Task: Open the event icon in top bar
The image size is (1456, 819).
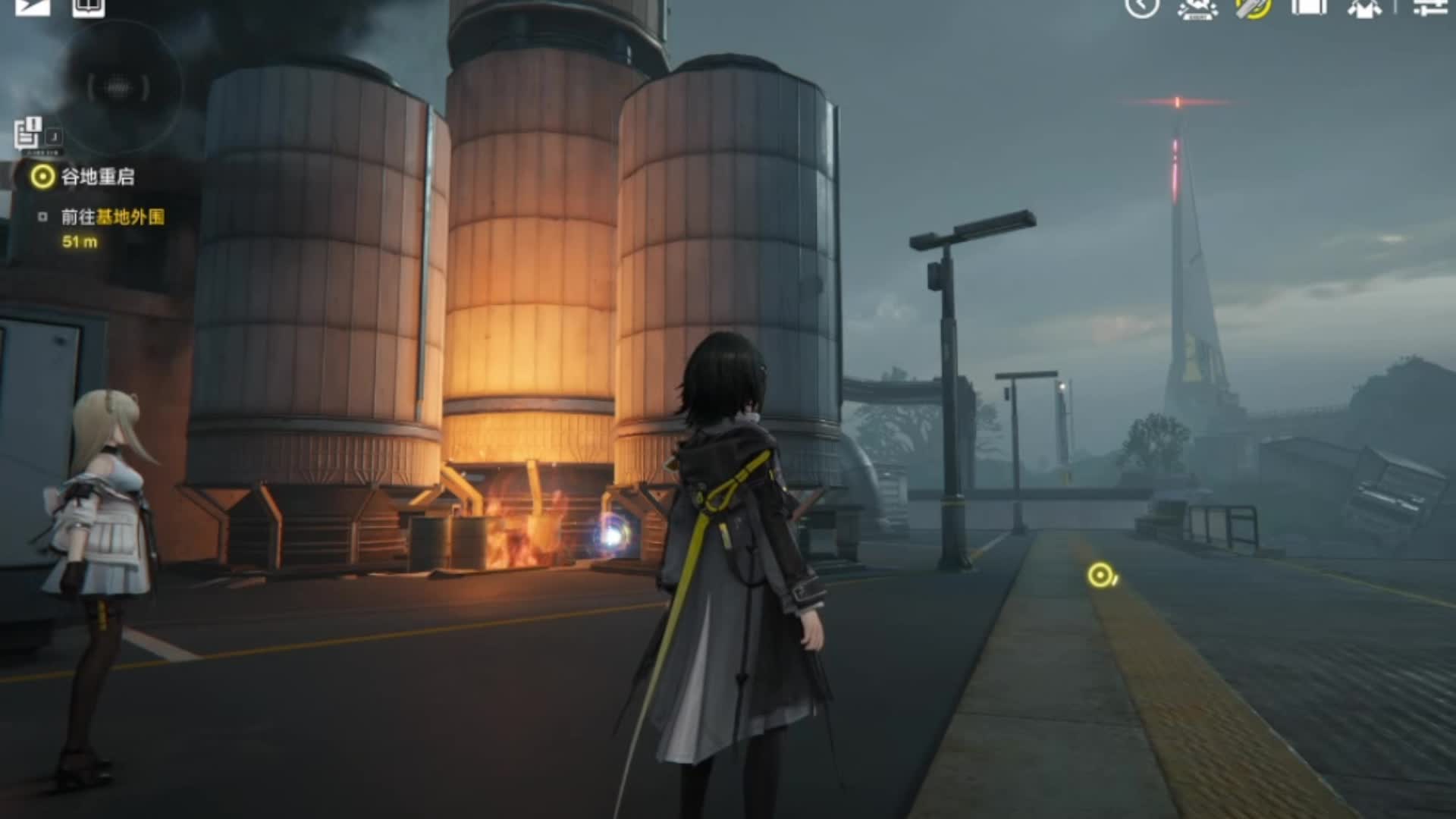Action: [1198, 8]
